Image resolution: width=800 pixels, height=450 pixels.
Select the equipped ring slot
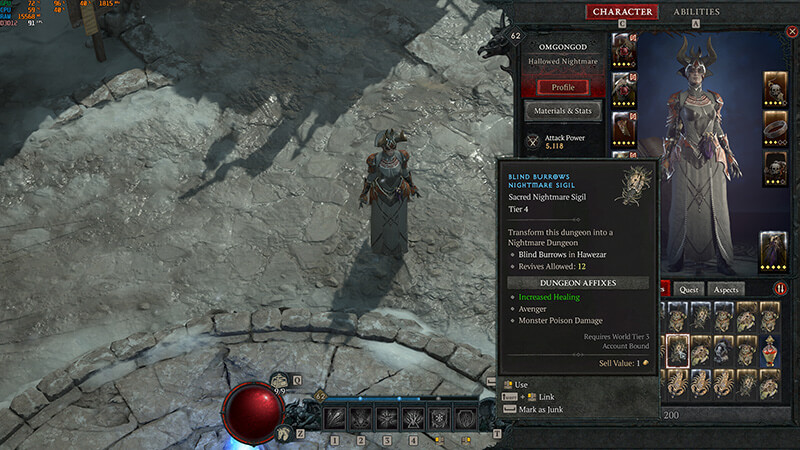tap(774, 129)
